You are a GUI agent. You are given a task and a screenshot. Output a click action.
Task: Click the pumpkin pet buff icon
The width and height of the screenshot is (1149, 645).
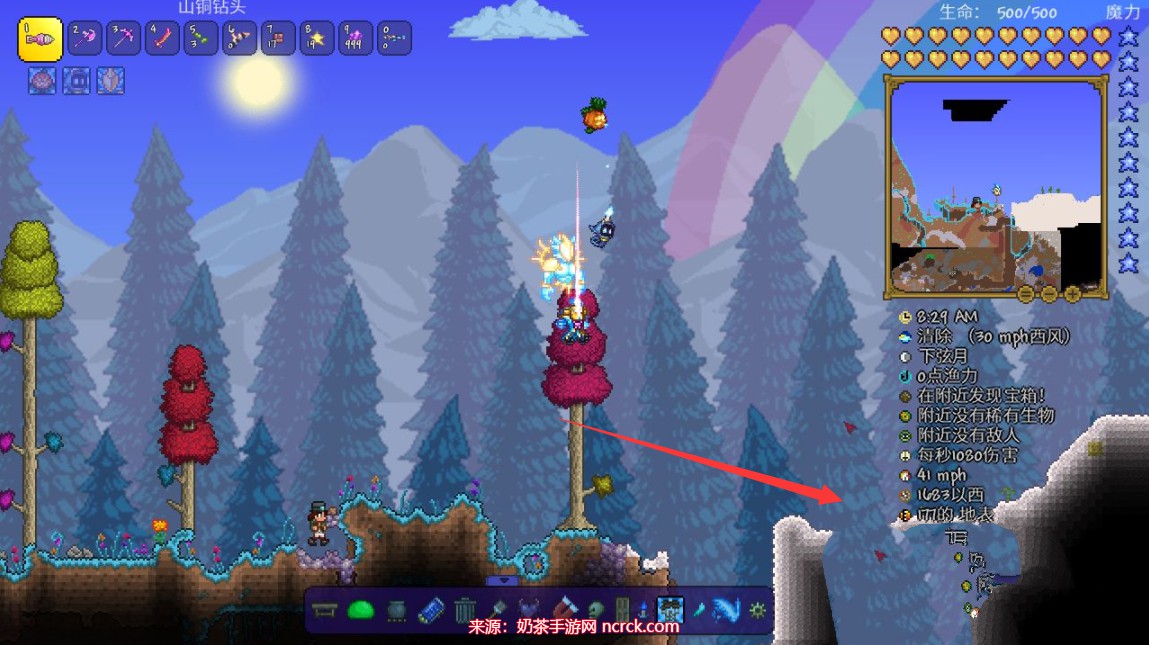pyautogui.click(x=42, y=81)
